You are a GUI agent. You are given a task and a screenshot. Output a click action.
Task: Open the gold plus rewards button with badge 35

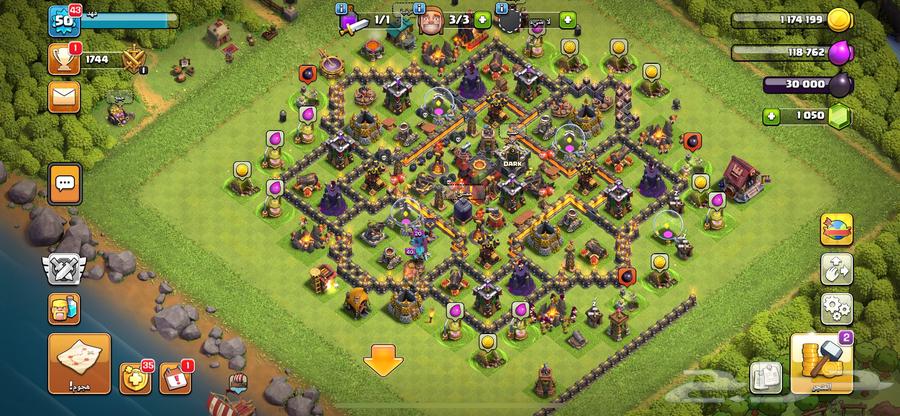(x=135, y=380)
